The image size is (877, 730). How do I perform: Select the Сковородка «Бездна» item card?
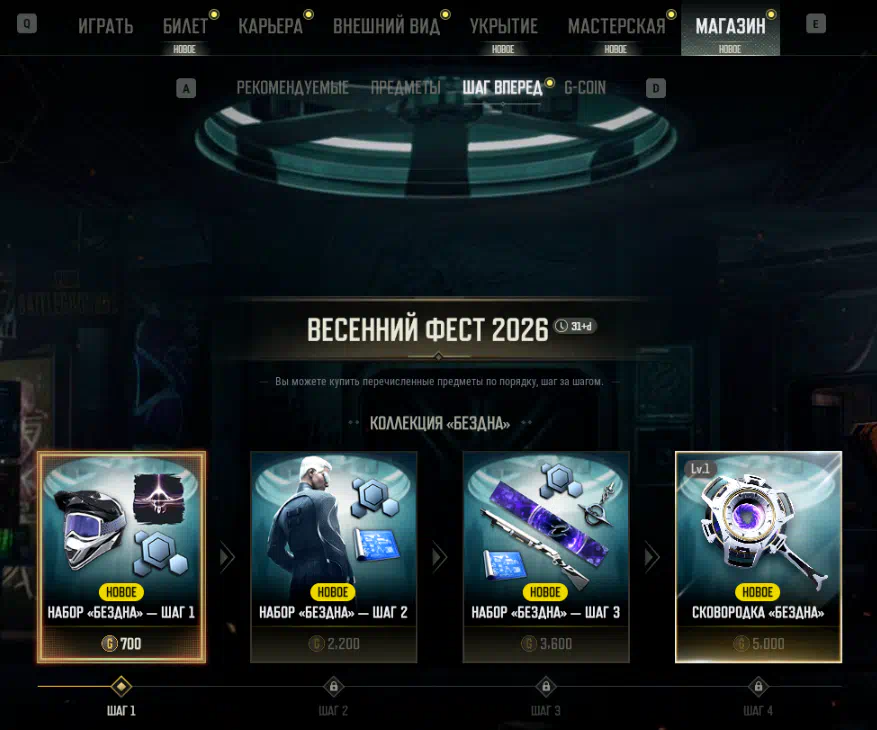(x=758, y=556)
